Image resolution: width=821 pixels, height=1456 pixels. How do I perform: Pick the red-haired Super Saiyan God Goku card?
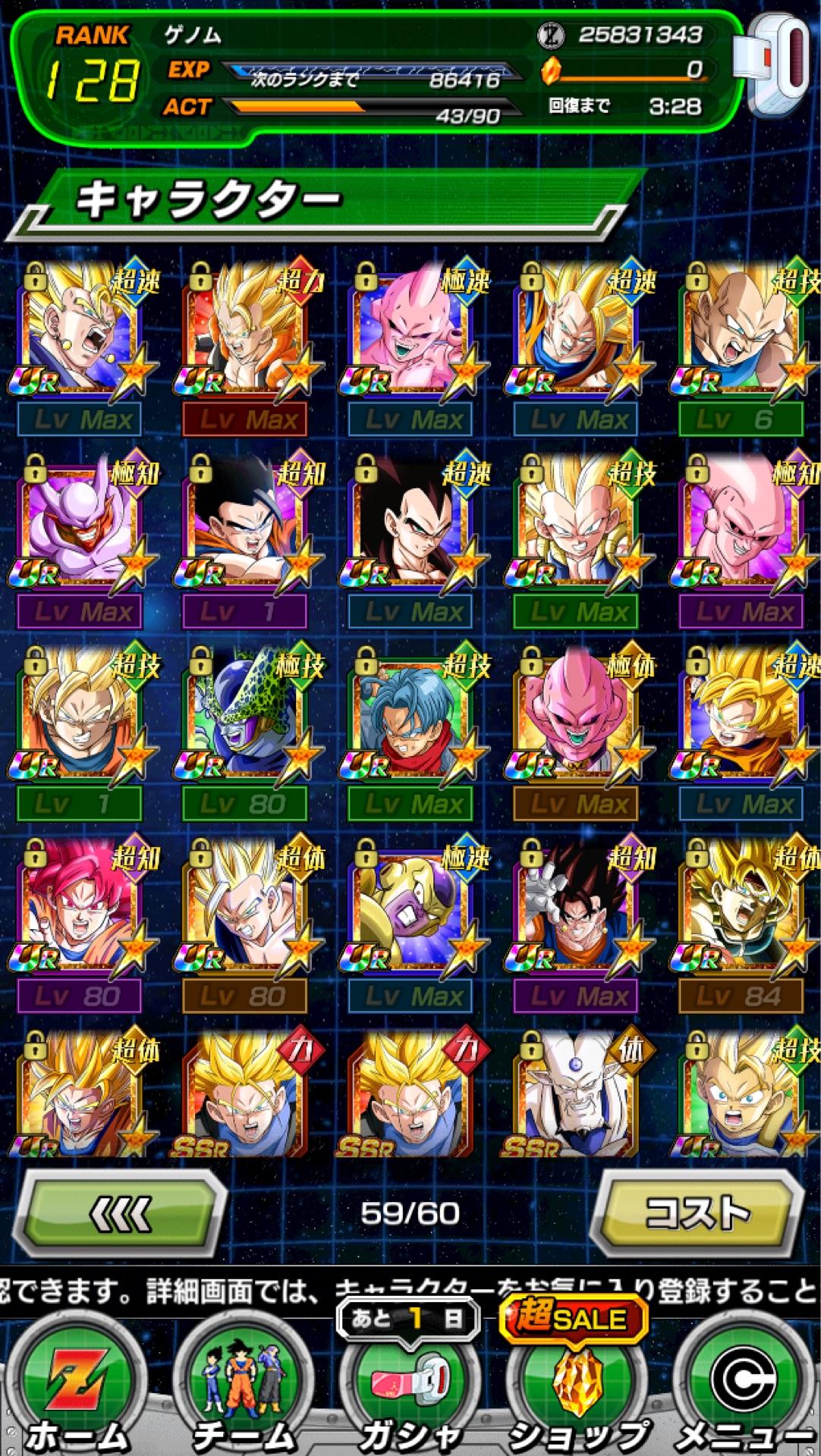(x=79, y=907)
